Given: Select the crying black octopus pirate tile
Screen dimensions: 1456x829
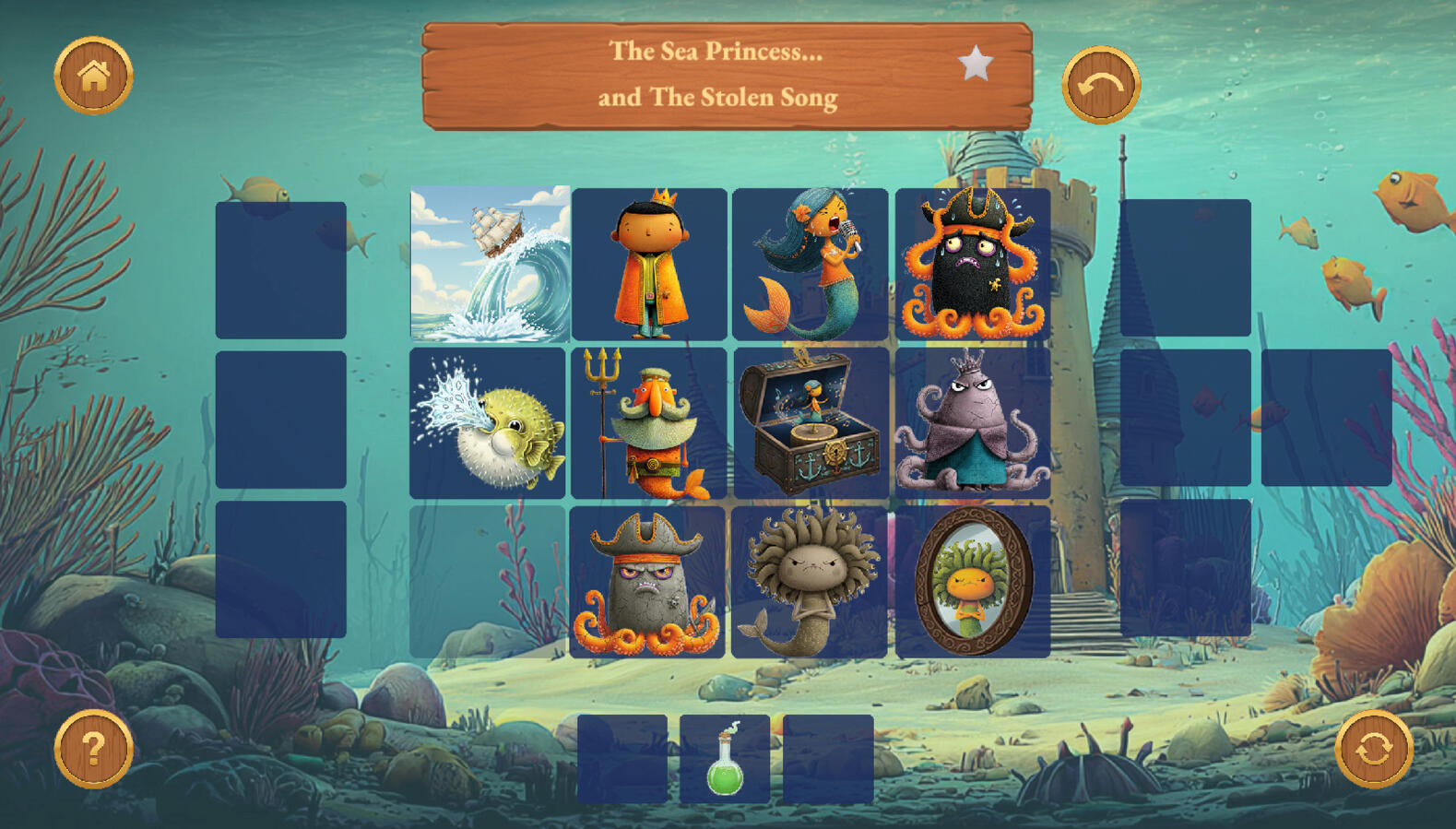Looking at the screenshot, I should (x=973, y=265).
